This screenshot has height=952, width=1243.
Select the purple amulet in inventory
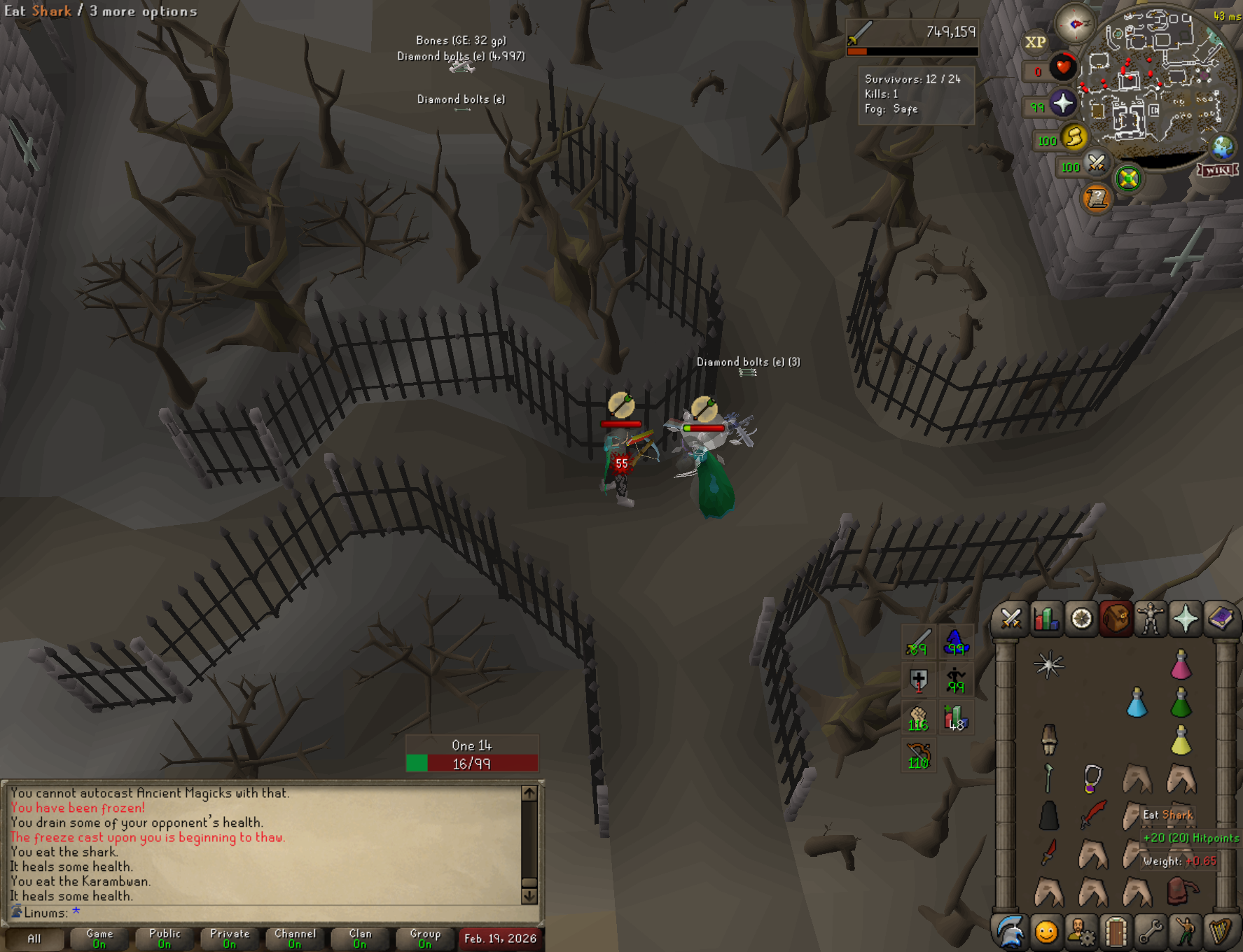(x=1092, y=778)
